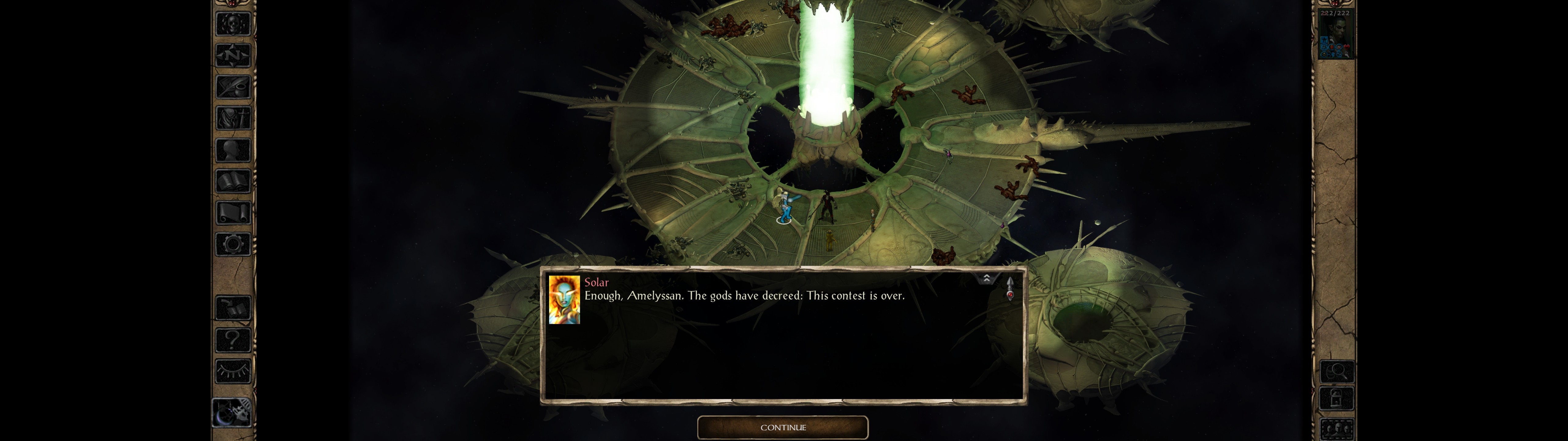This screenshot has width=1568, height=441.
Task: Open the mage spellbook button
Action: (233, 182)
